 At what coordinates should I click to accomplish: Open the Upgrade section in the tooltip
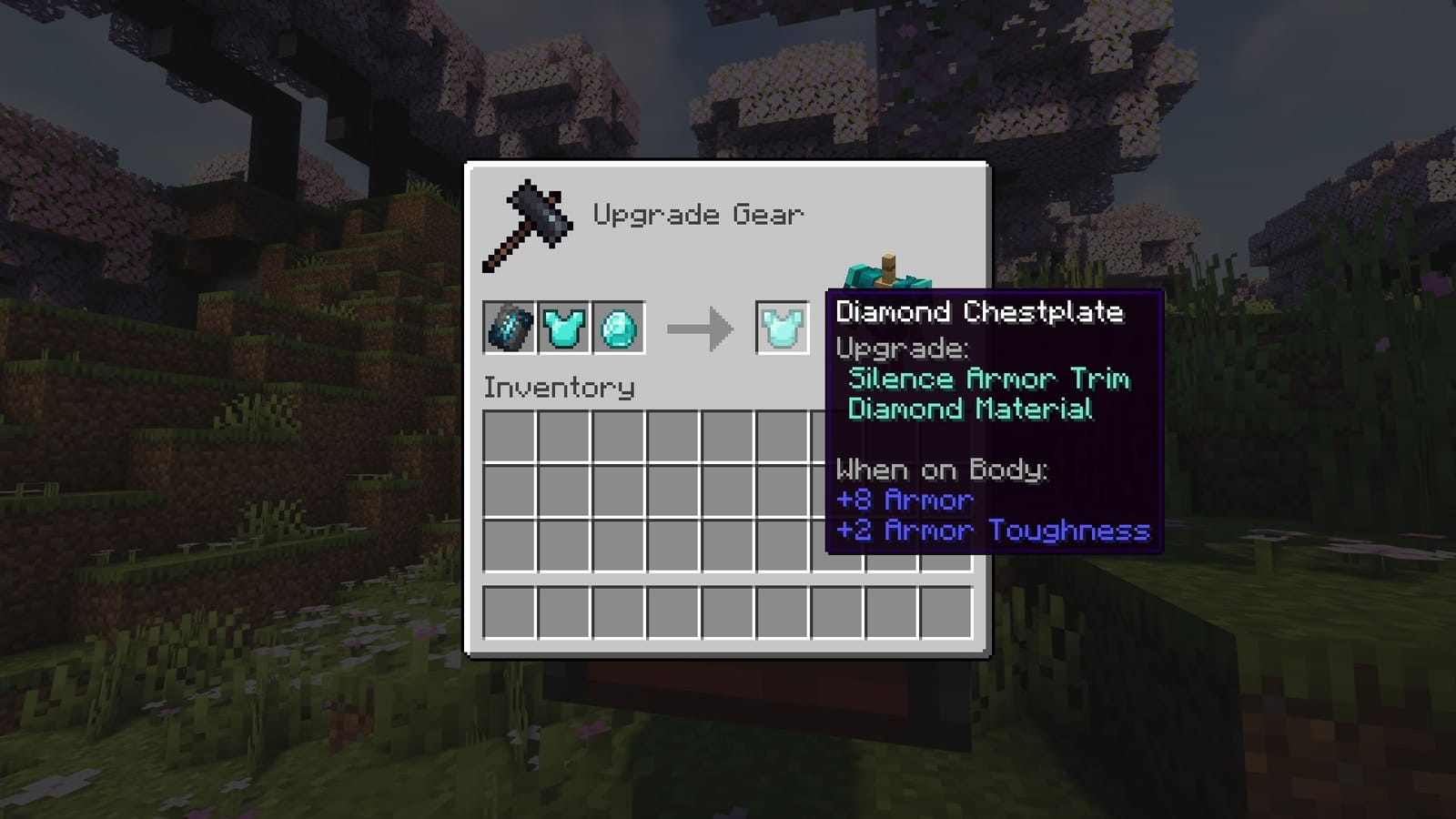(903, 349)
